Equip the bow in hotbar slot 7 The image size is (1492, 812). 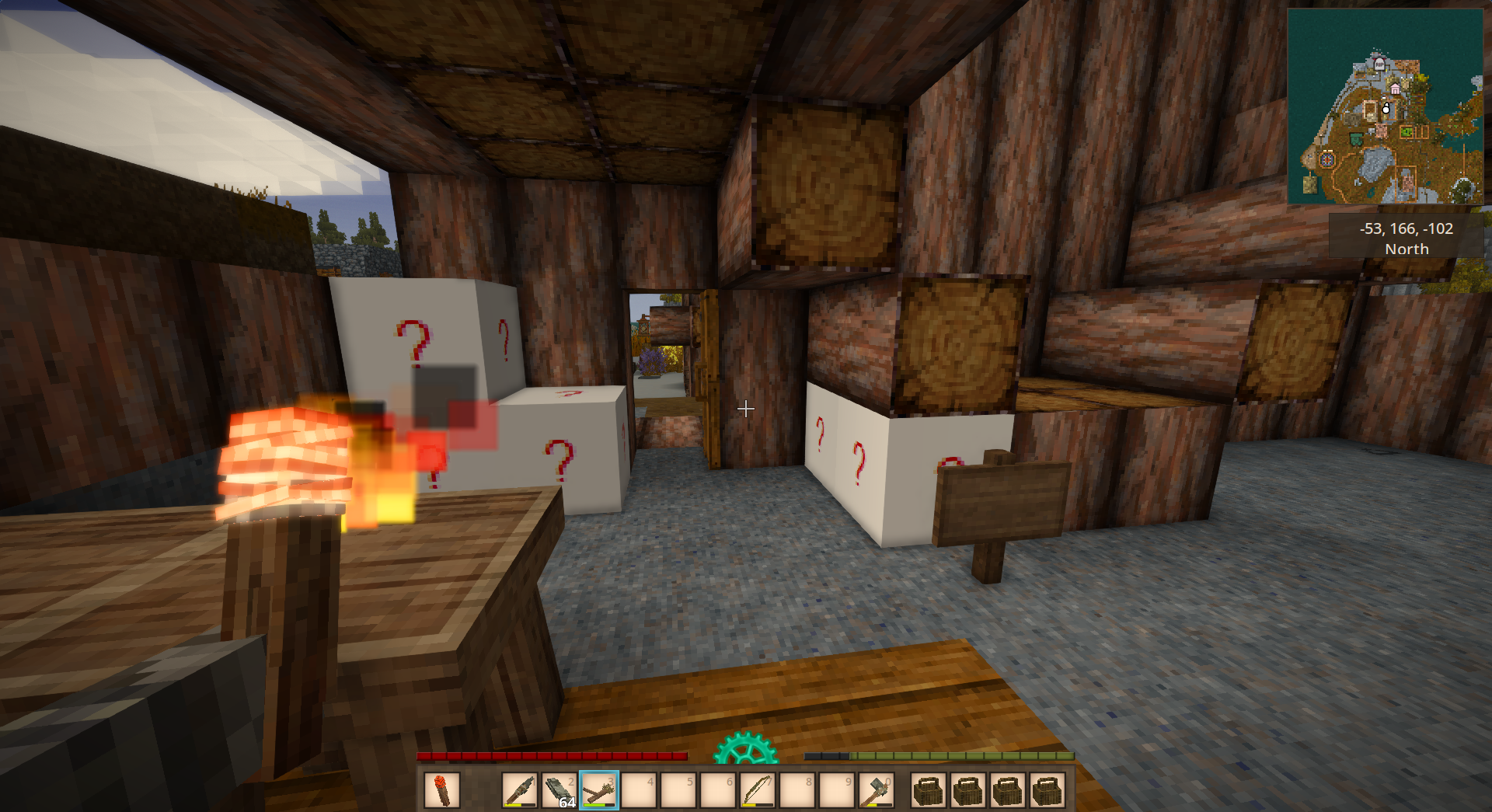[757, 791]
